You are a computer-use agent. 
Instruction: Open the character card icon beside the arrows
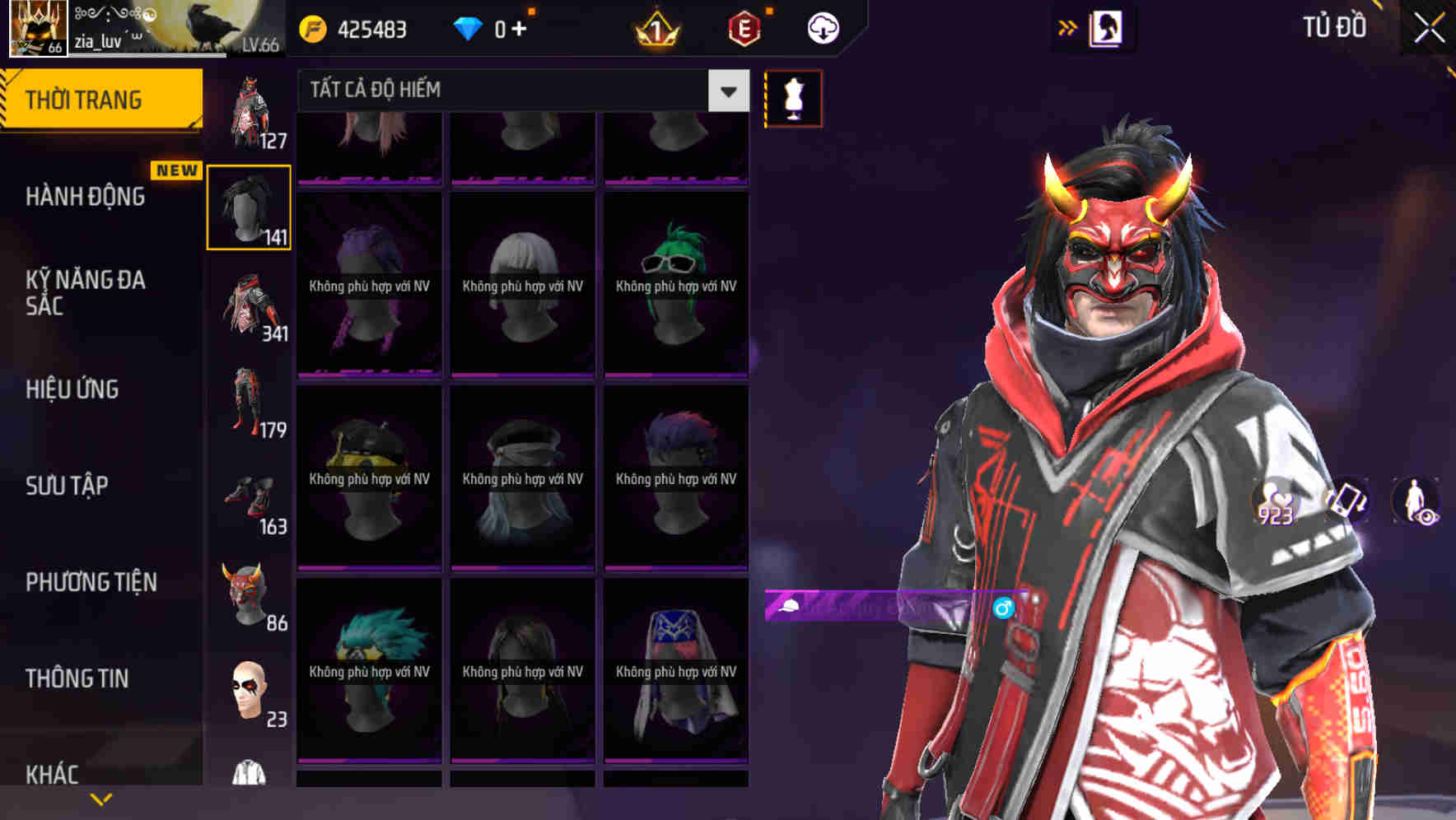pos(1108,26)
